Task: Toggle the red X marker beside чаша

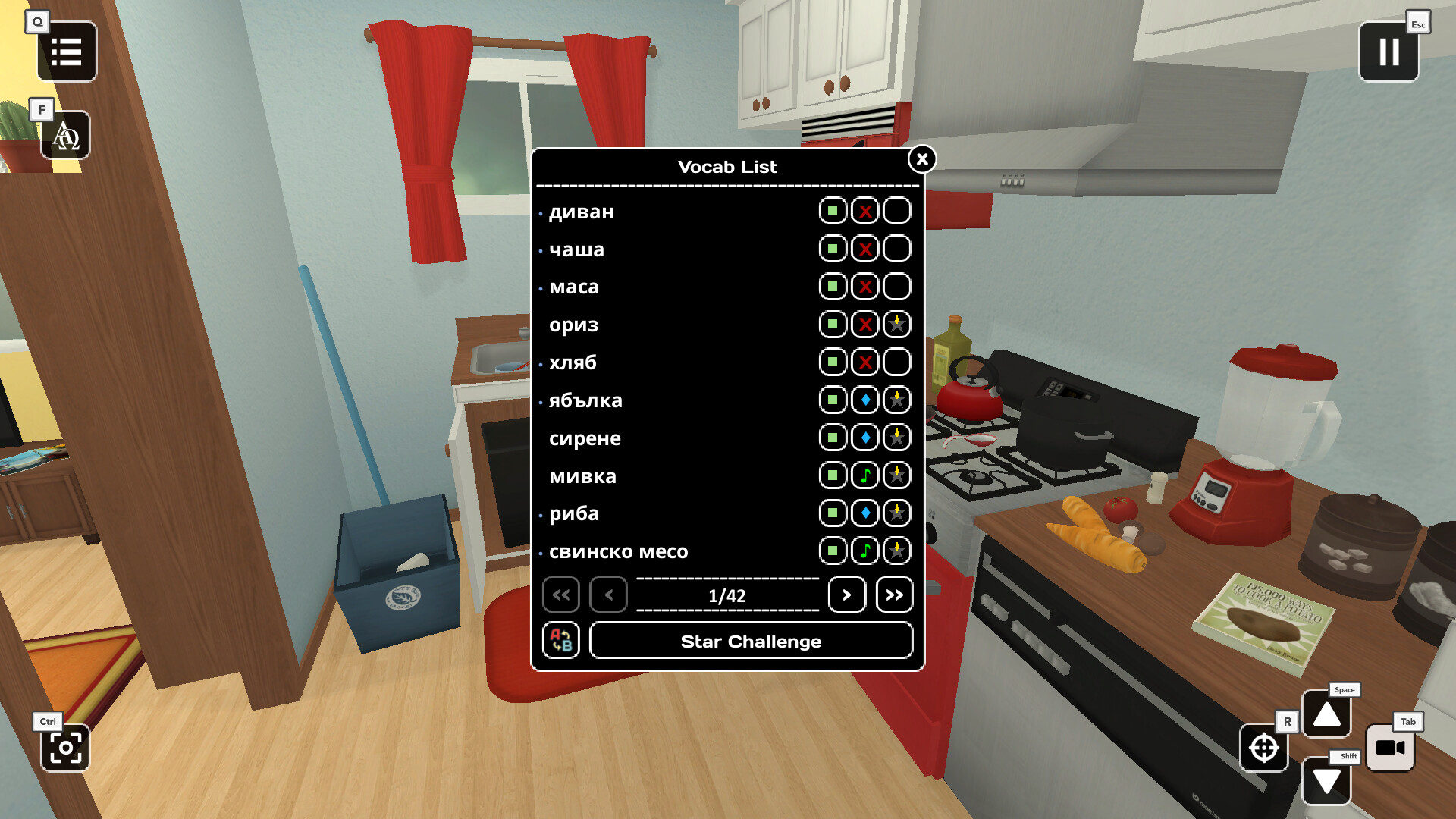Action: tap(864, 249)
